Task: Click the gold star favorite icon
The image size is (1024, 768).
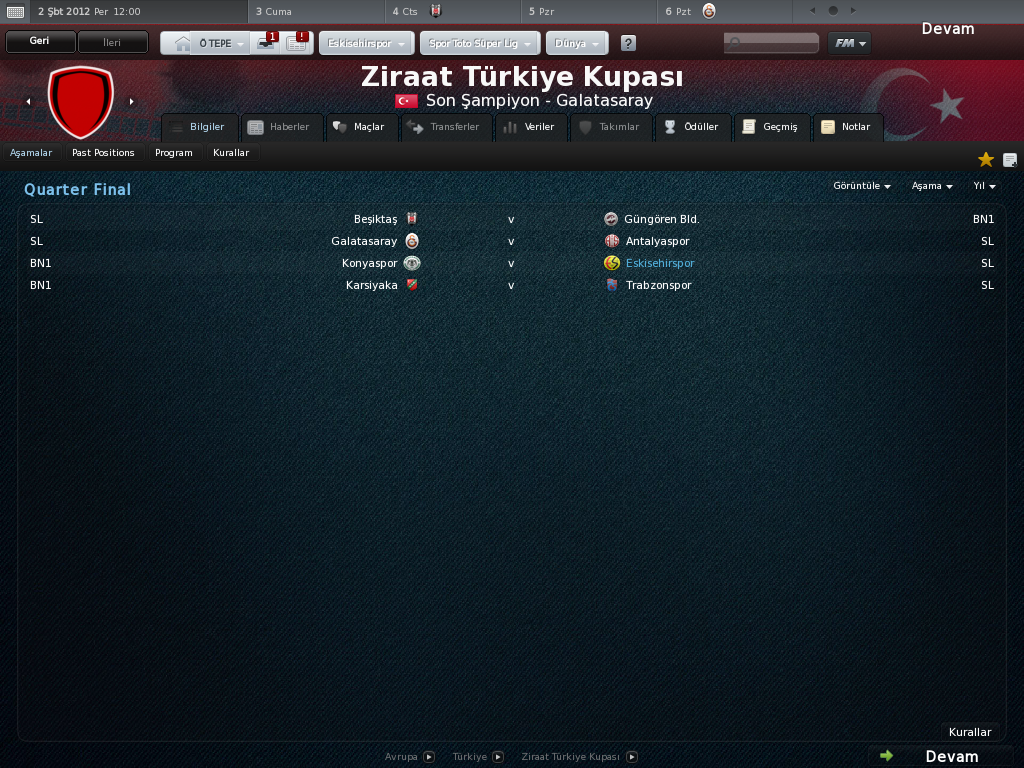Action: (986, 160)
